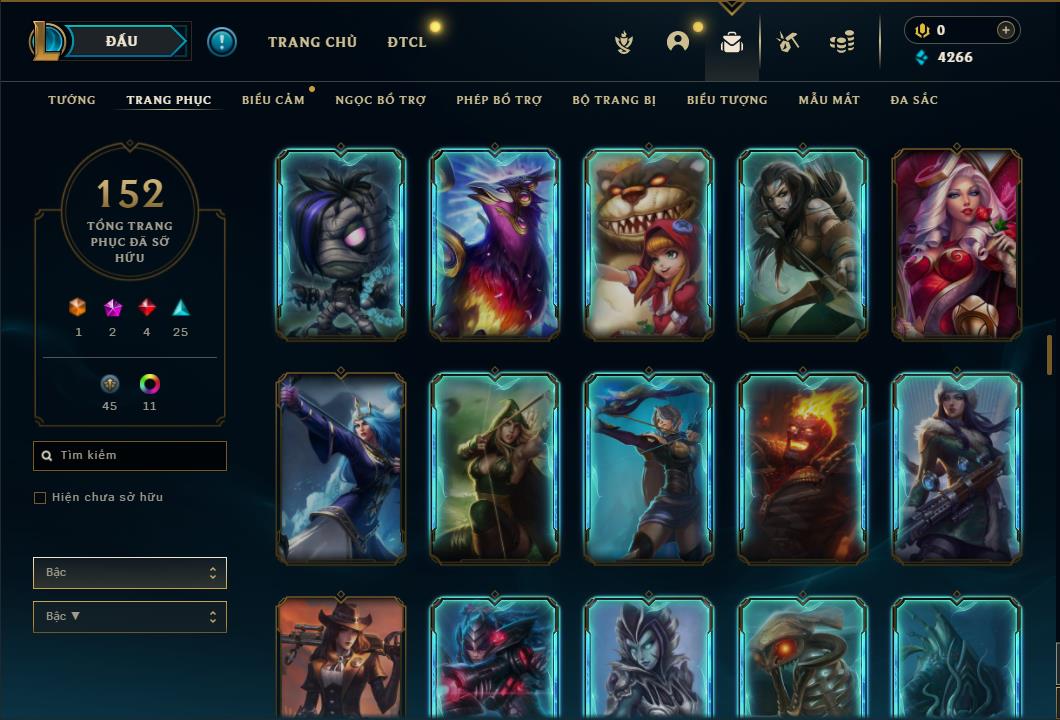Click the plus button to buy currency
This screenshot has width=1060, height=720.
point(1005,30)
